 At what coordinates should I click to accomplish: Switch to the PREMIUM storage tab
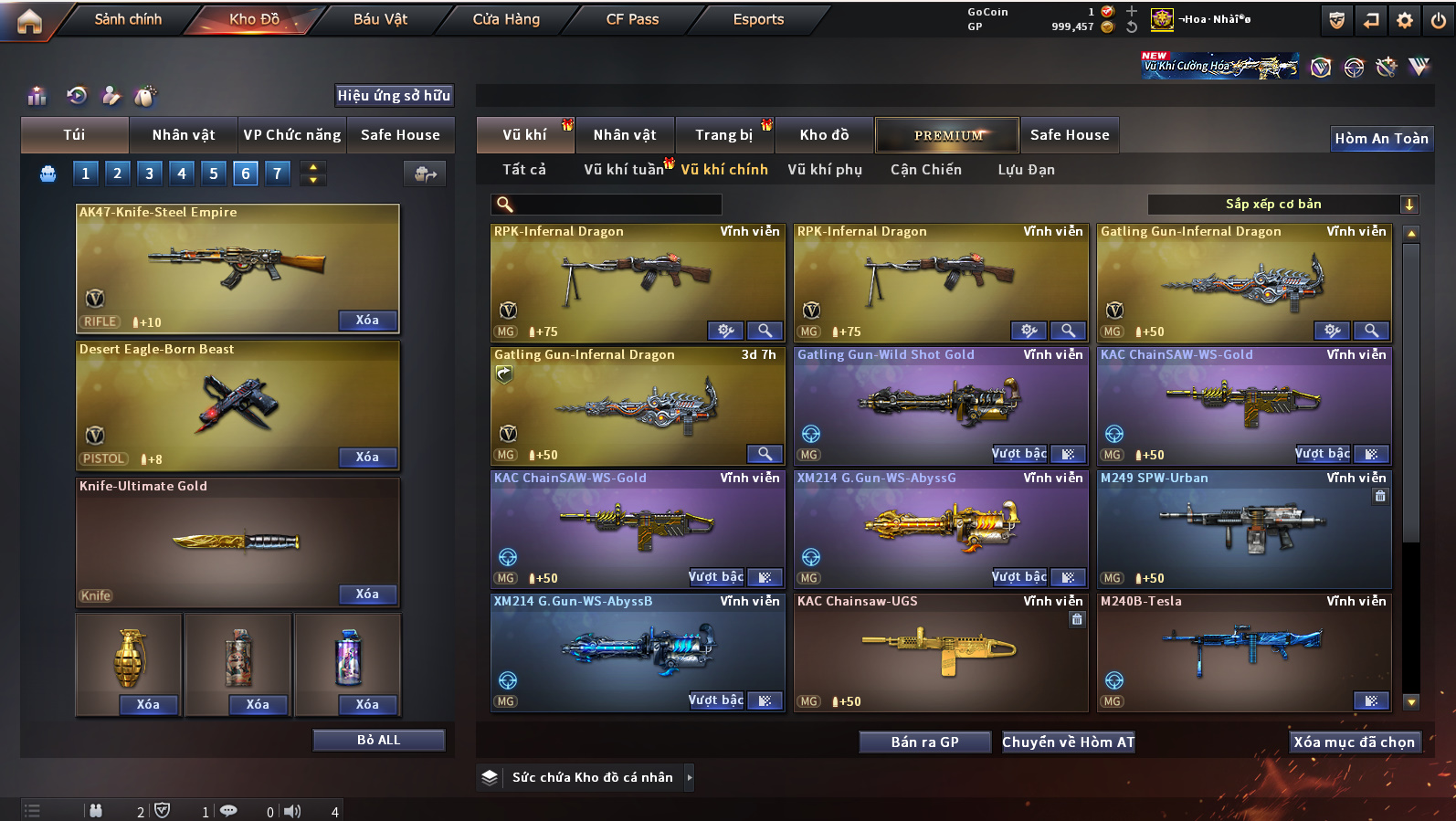[x=947, y=135]
